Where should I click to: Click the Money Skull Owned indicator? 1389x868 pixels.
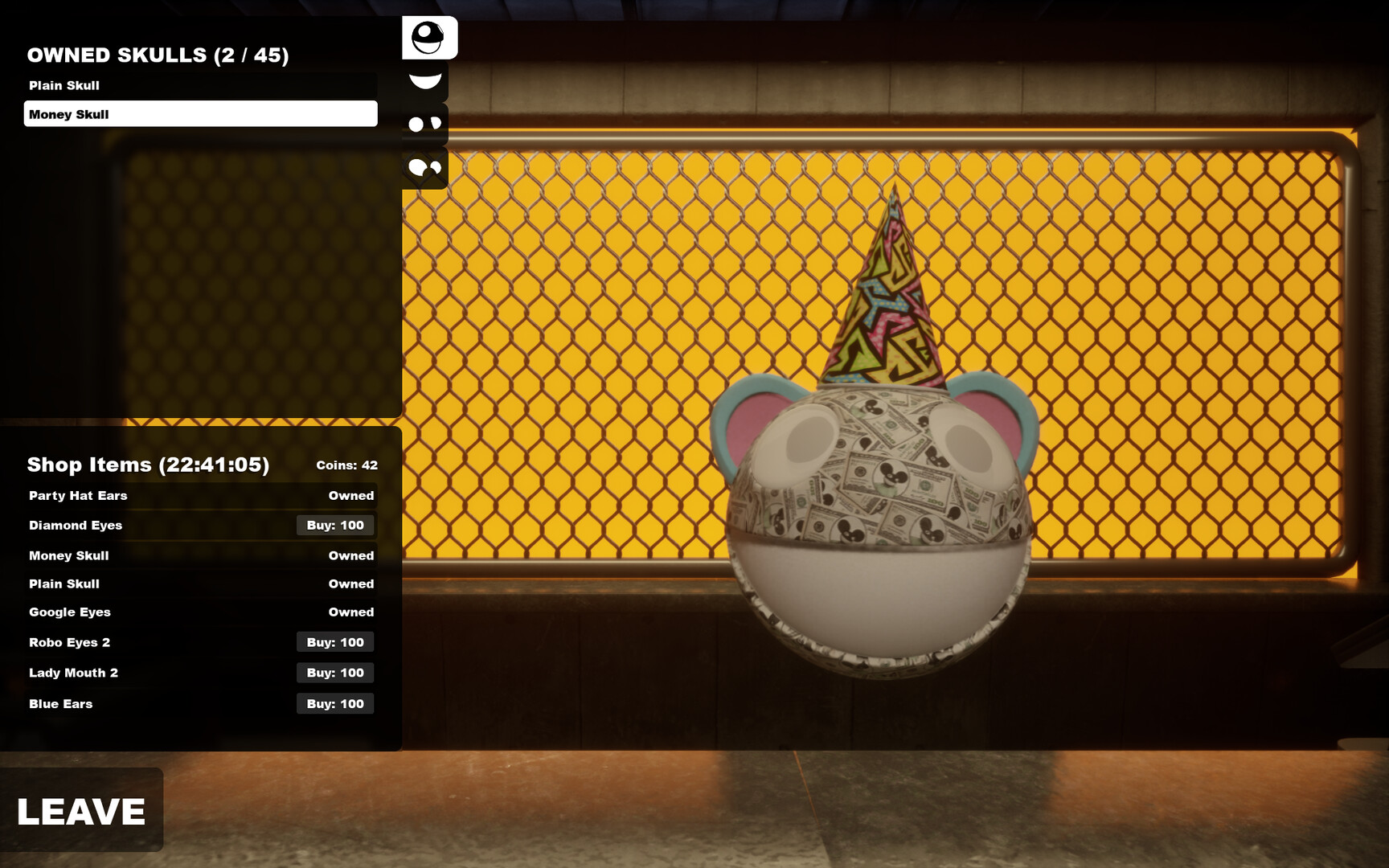pos(351,555)
